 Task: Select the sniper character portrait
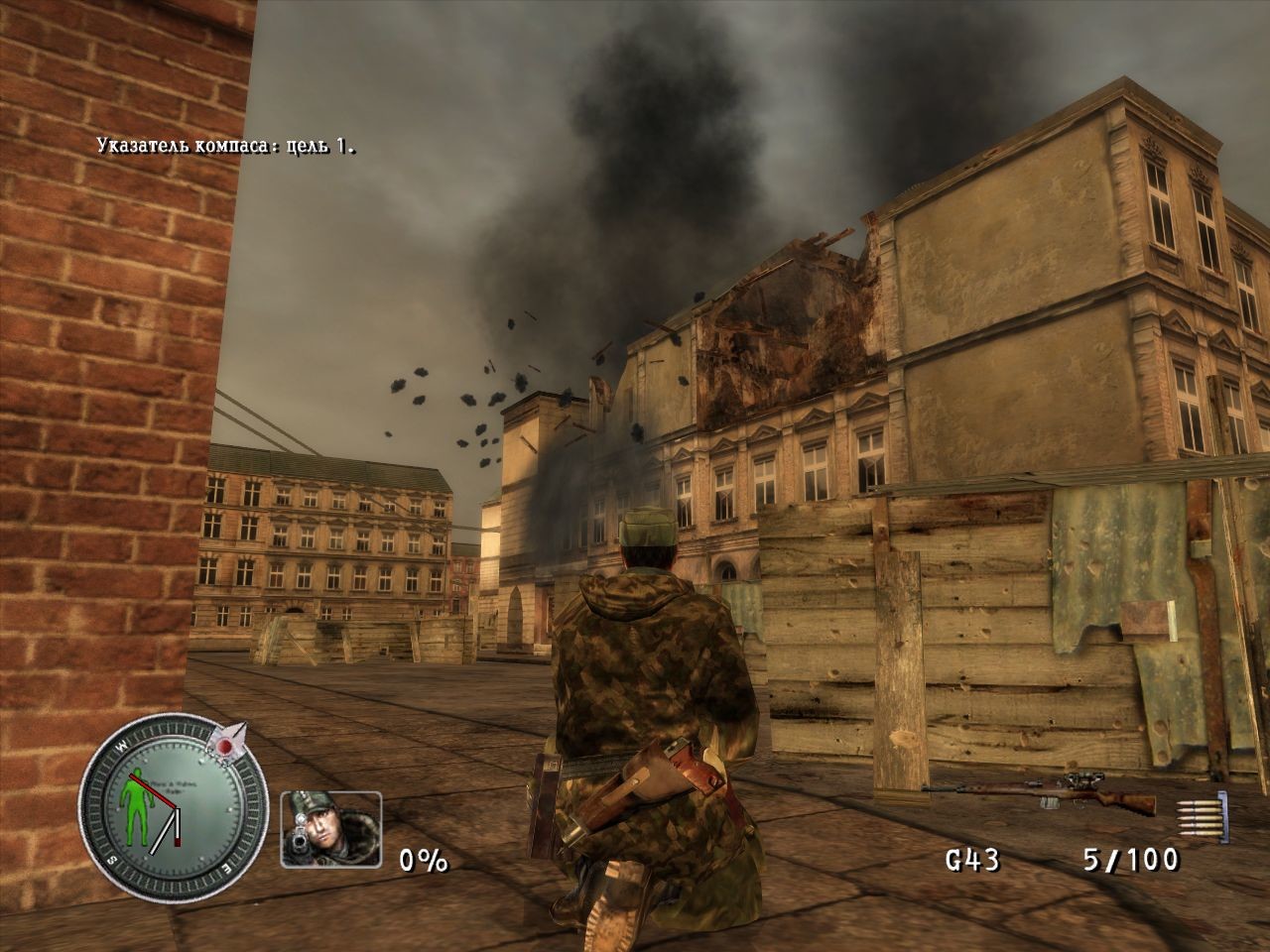(330, 829)
